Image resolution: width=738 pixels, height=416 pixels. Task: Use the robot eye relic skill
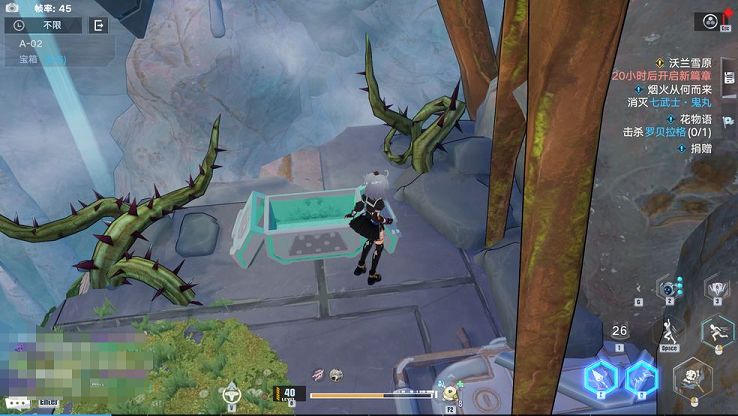click(667, 288)
